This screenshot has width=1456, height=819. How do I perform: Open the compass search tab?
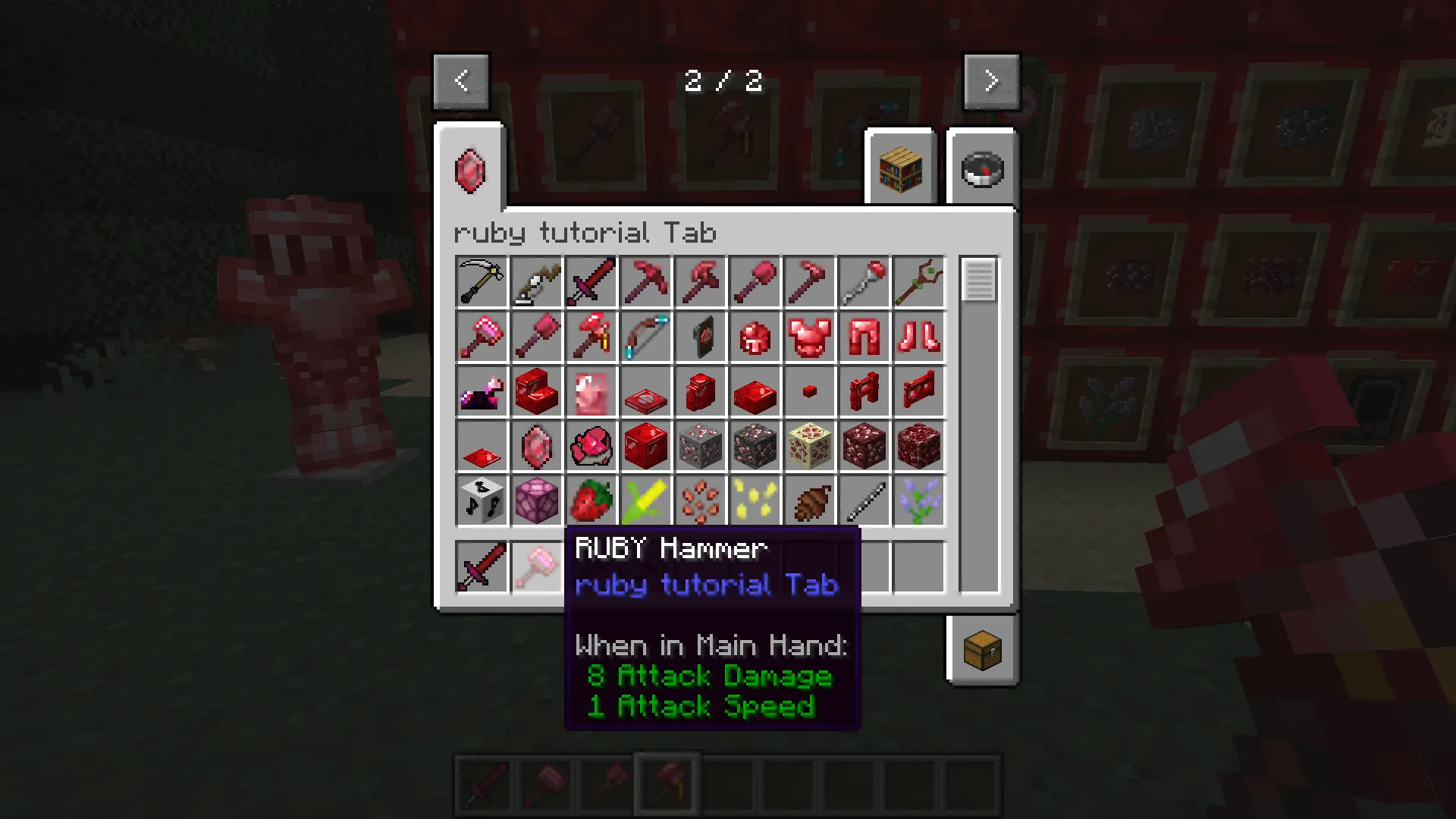point(981,168)
